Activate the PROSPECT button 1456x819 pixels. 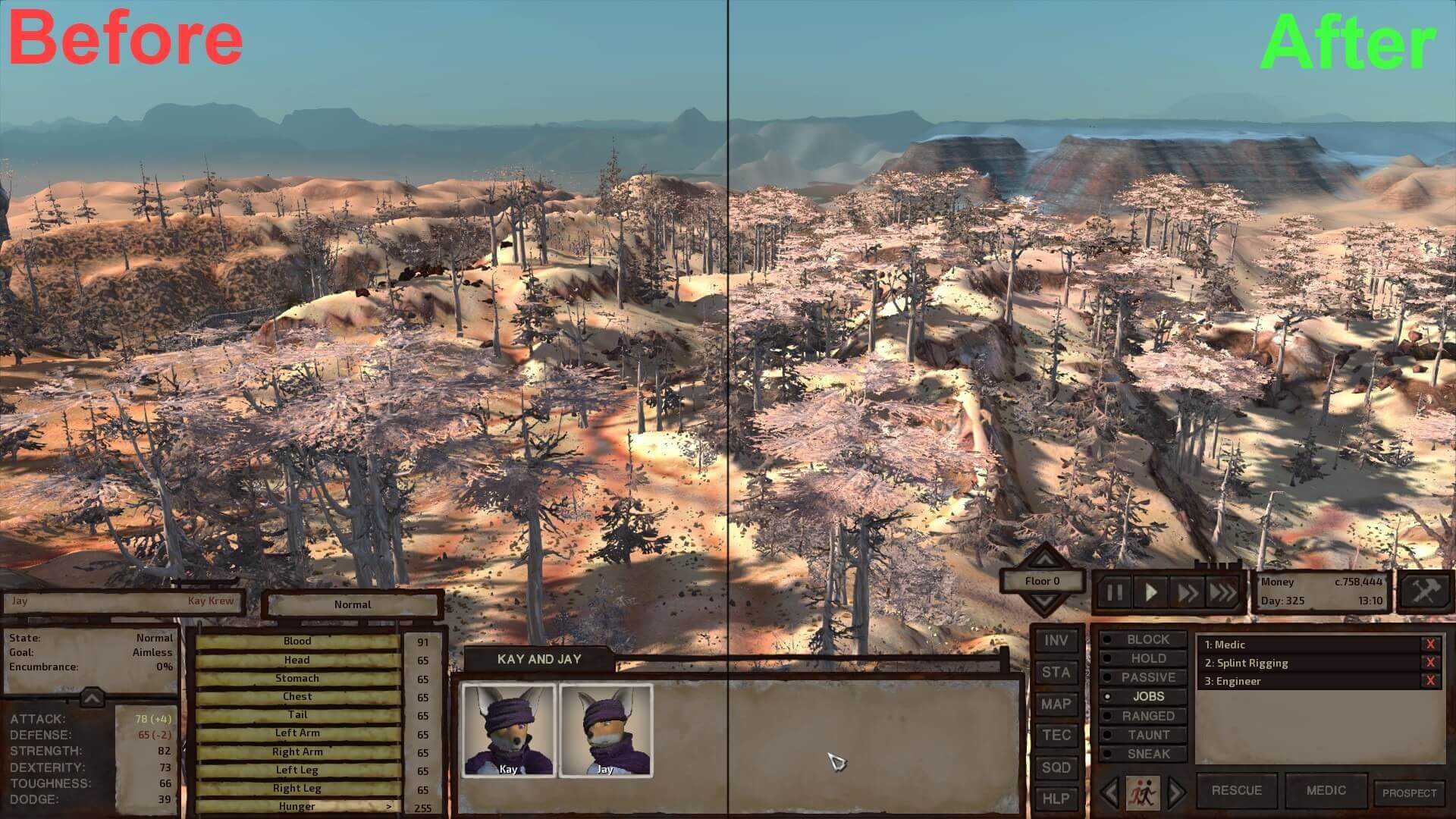[1409, 793]
